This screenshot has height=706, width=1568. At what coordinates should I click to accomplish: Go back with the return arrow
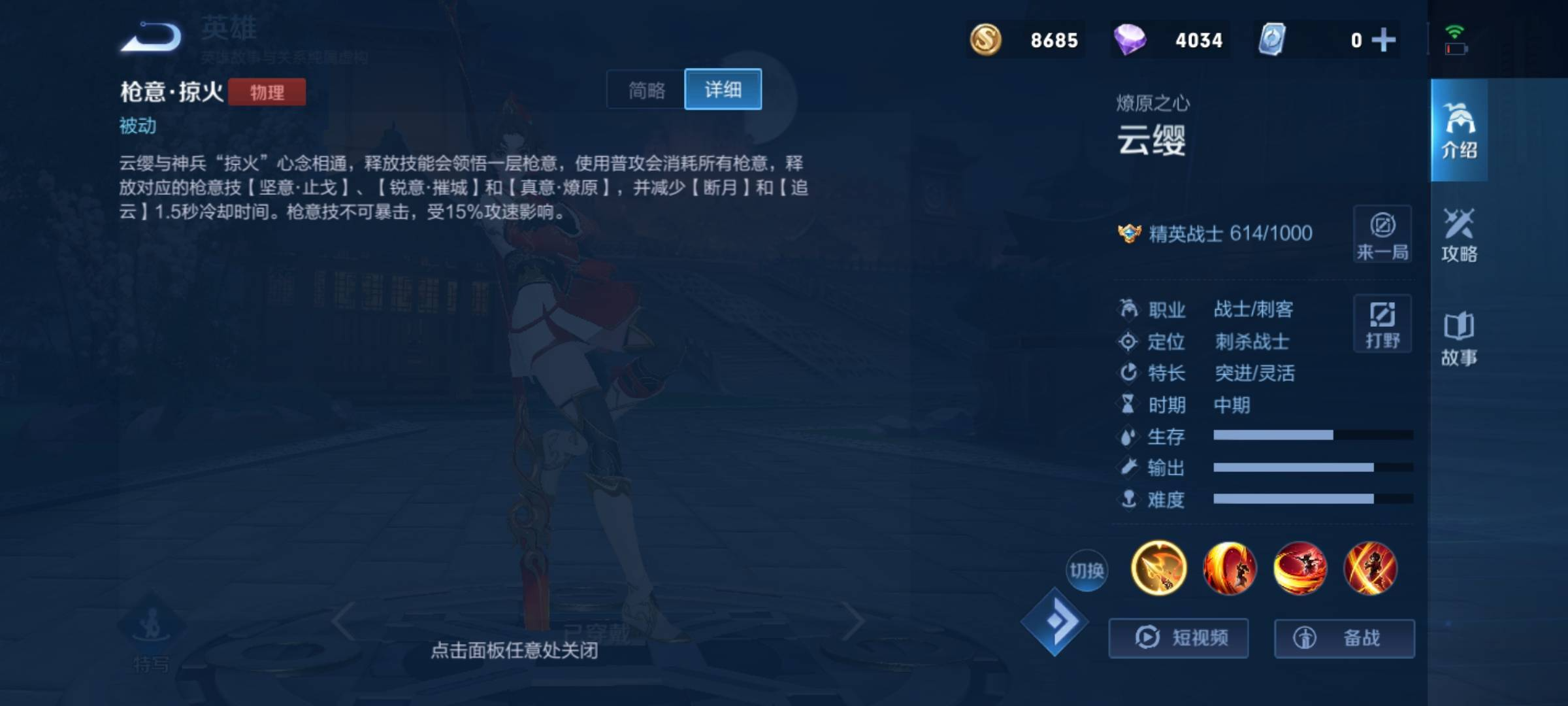152,37
